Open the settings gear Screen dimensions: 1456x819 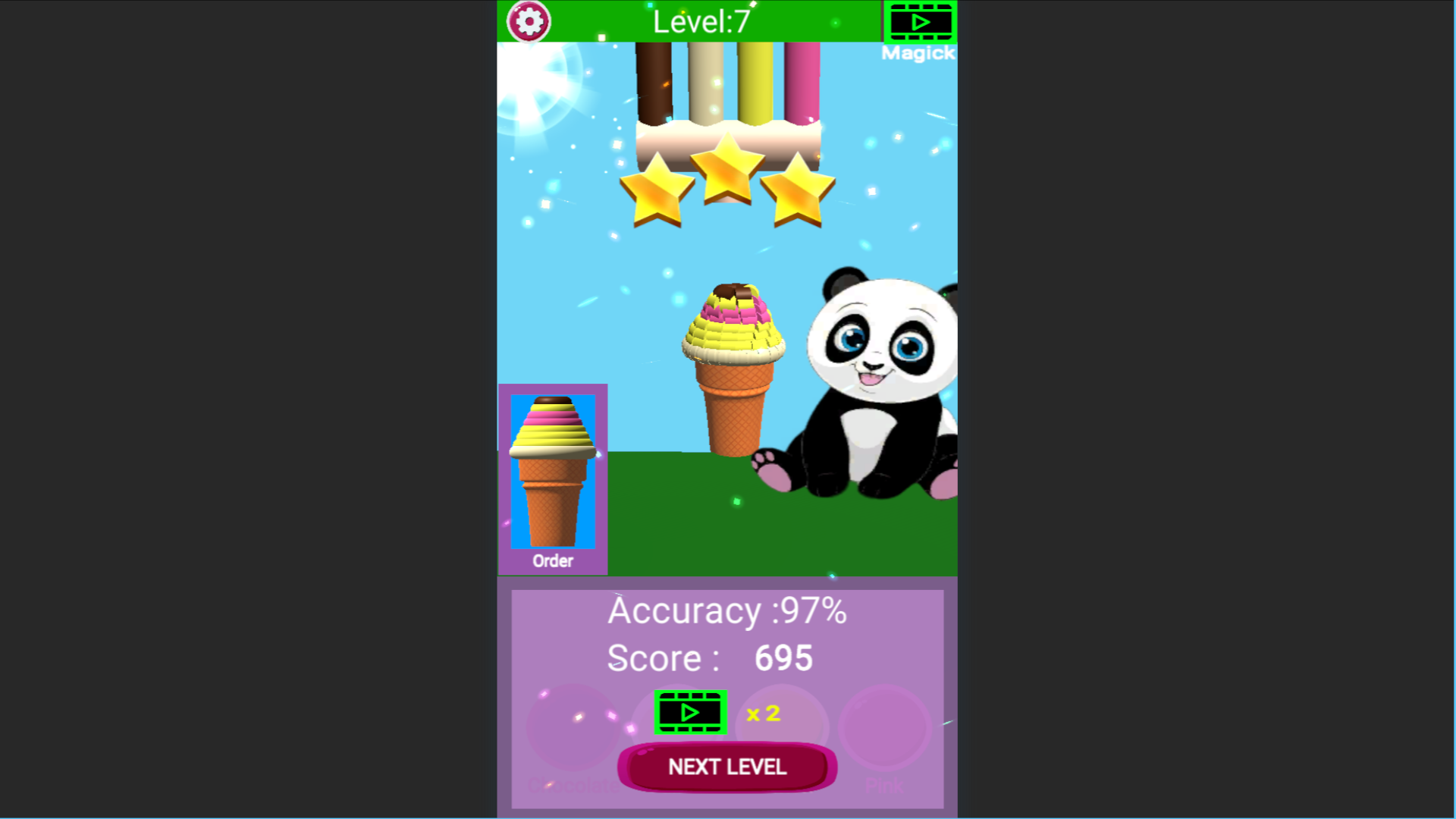coord(529,21)
